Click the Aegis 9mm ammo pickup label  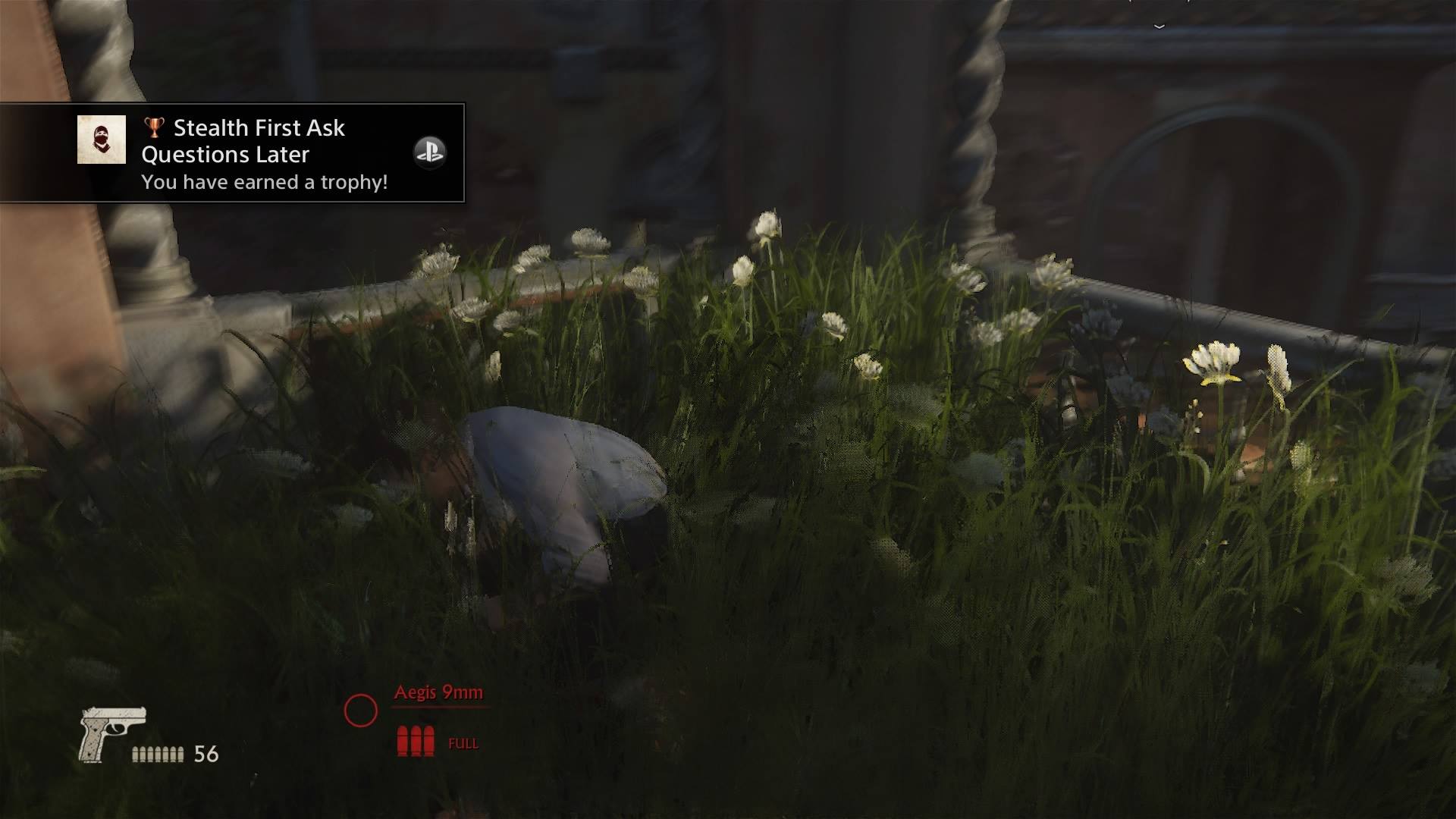[438, 692]
